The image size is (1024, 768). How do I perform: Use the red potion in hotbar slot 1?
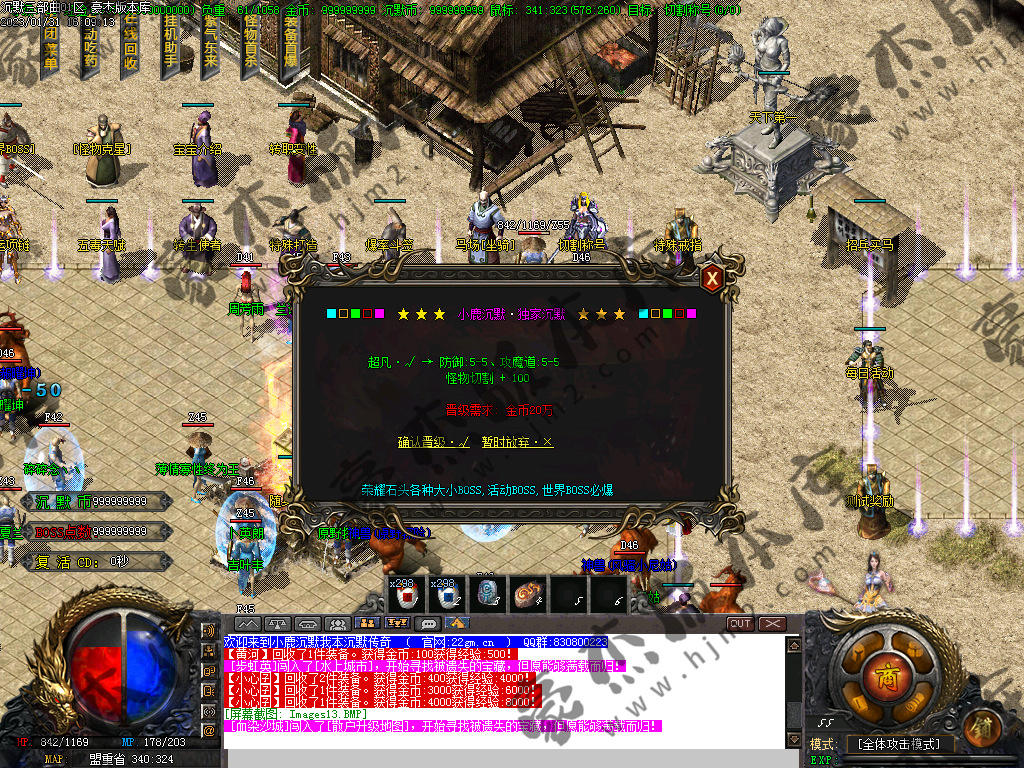pyautogui.click(x=407, y=595)
